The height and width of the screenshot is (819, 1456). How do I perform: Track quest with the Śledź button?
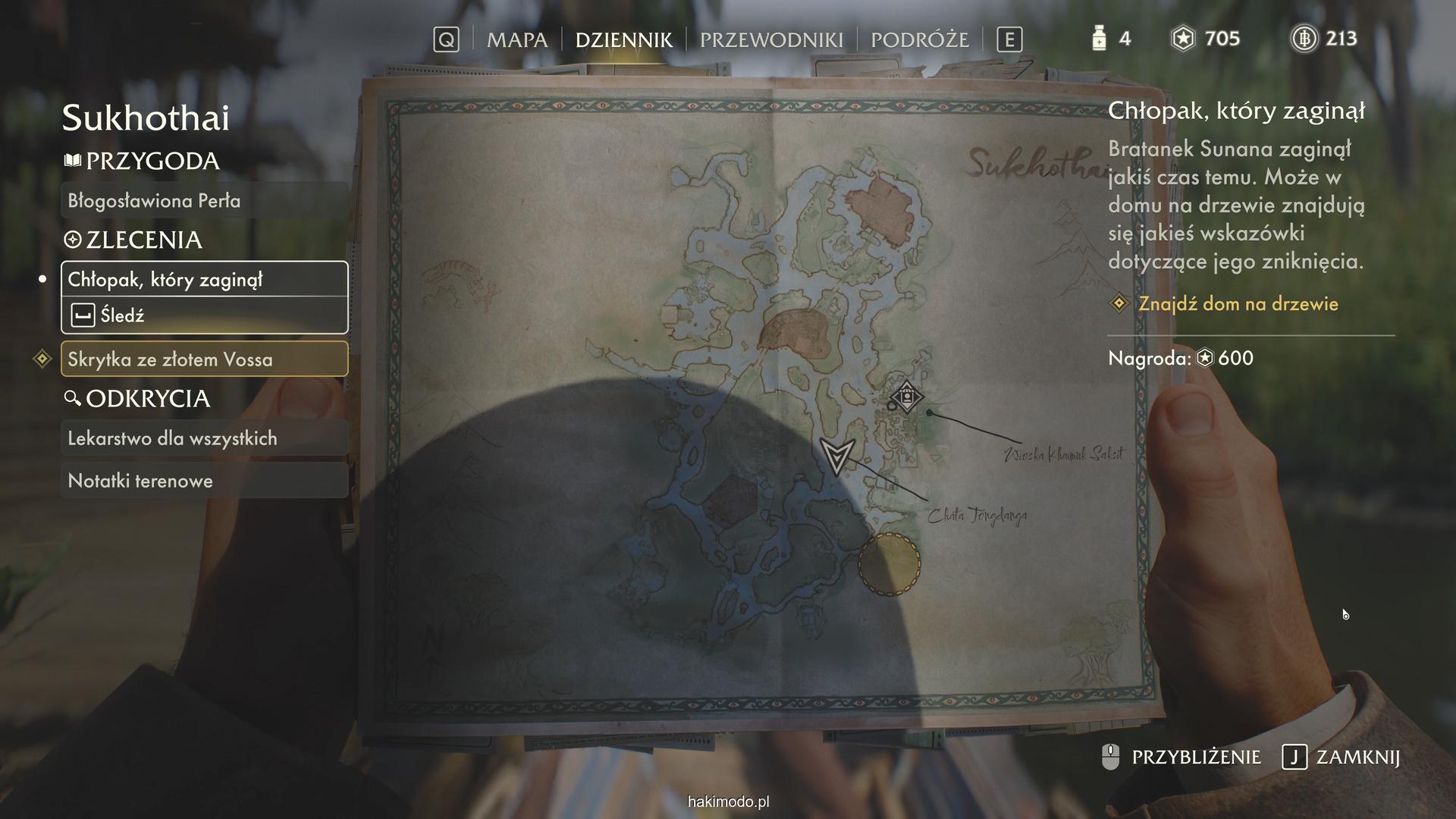point(204,315)
